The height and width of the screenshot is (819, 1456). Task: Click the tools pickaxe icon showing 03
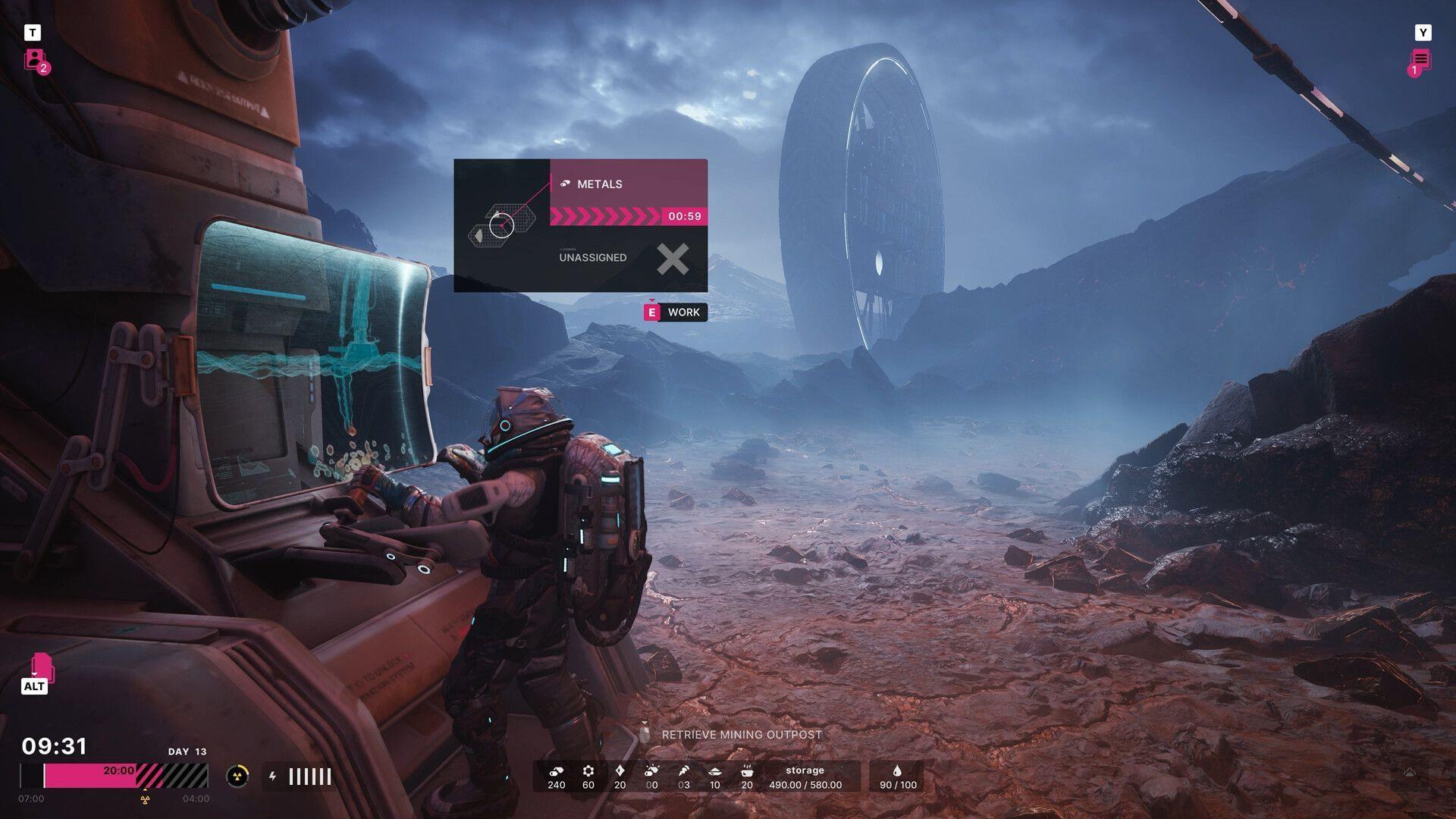point(683,770)
